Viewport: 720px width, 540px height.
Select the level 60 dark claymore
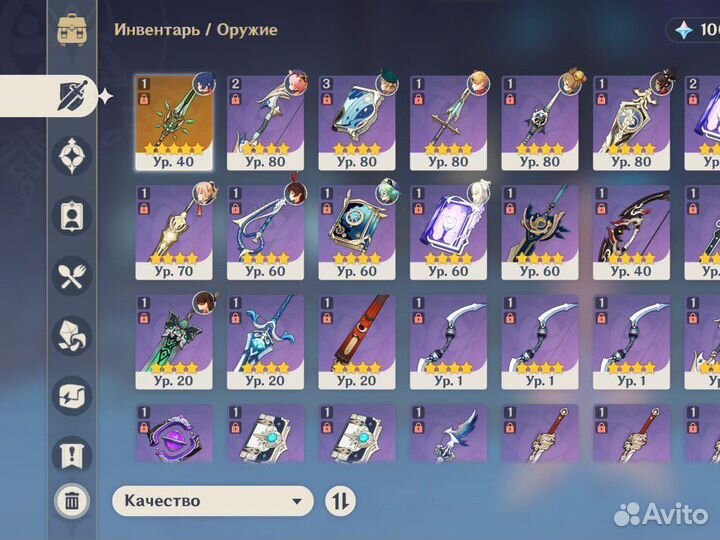click(x=540, y=229)
